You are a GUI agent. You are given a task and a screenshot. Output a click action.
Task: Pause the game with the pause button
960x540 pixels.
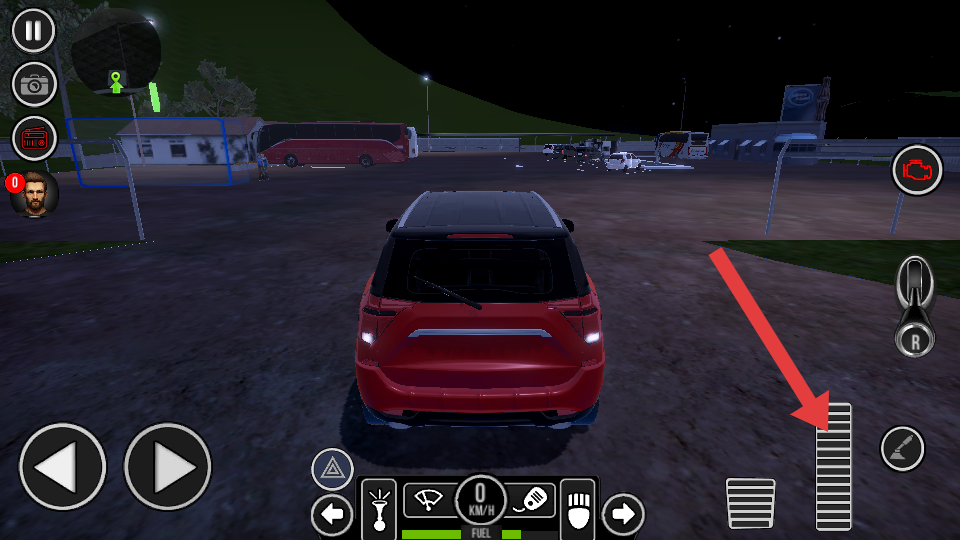33,30
